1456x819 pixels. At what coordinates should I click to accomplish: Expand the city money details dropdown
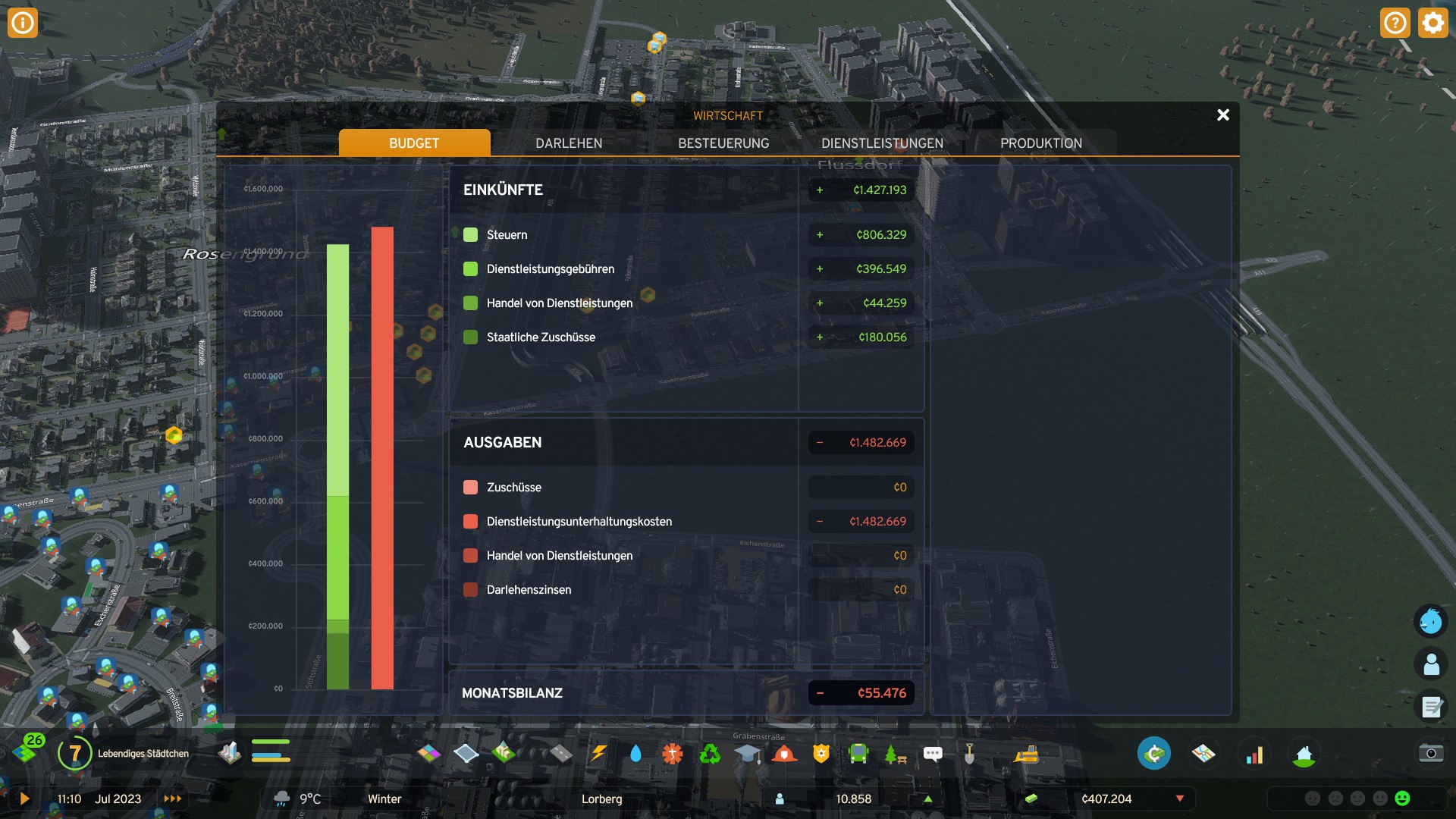1180,799
